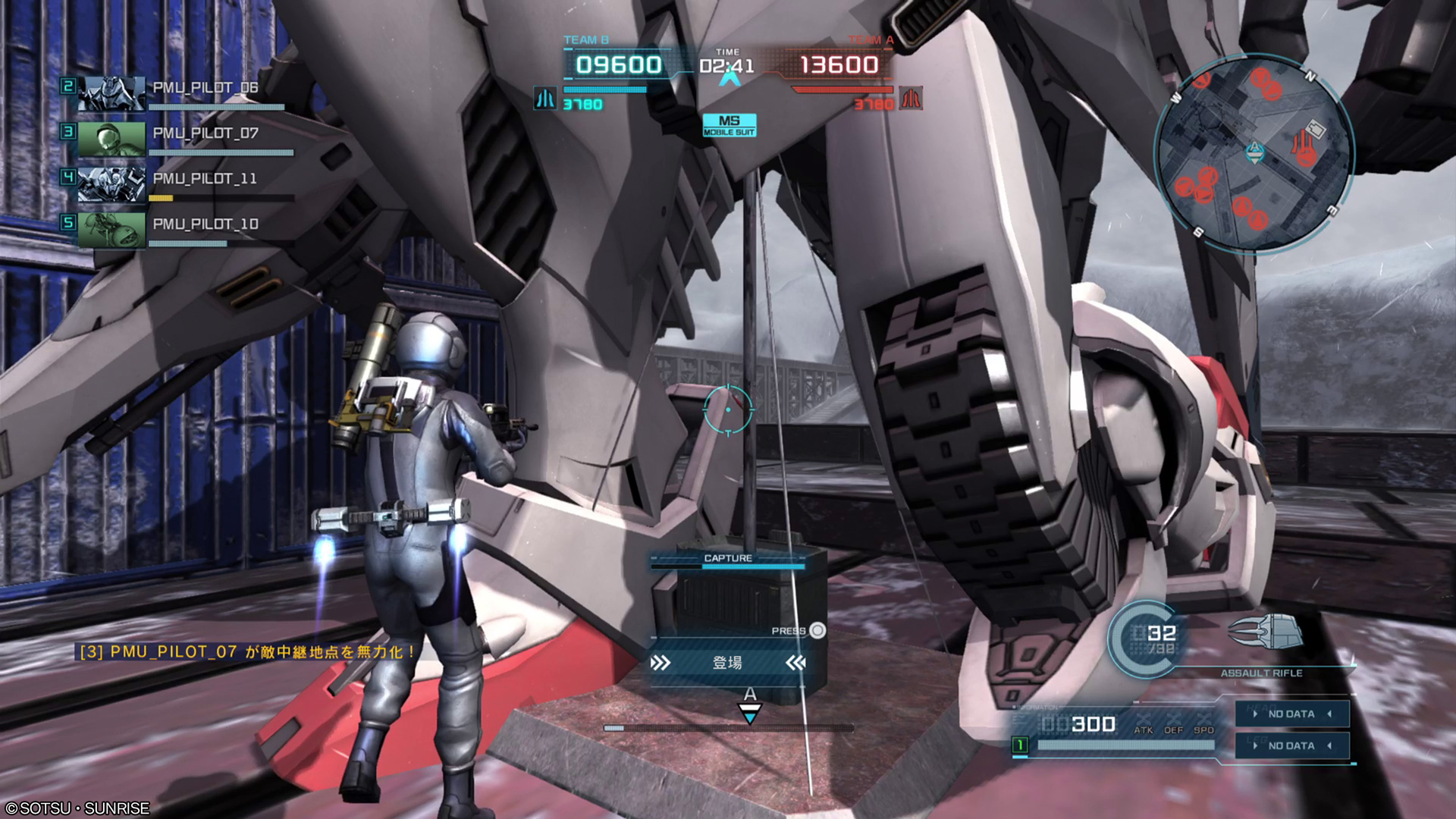Select the Team B base icon

544,99
